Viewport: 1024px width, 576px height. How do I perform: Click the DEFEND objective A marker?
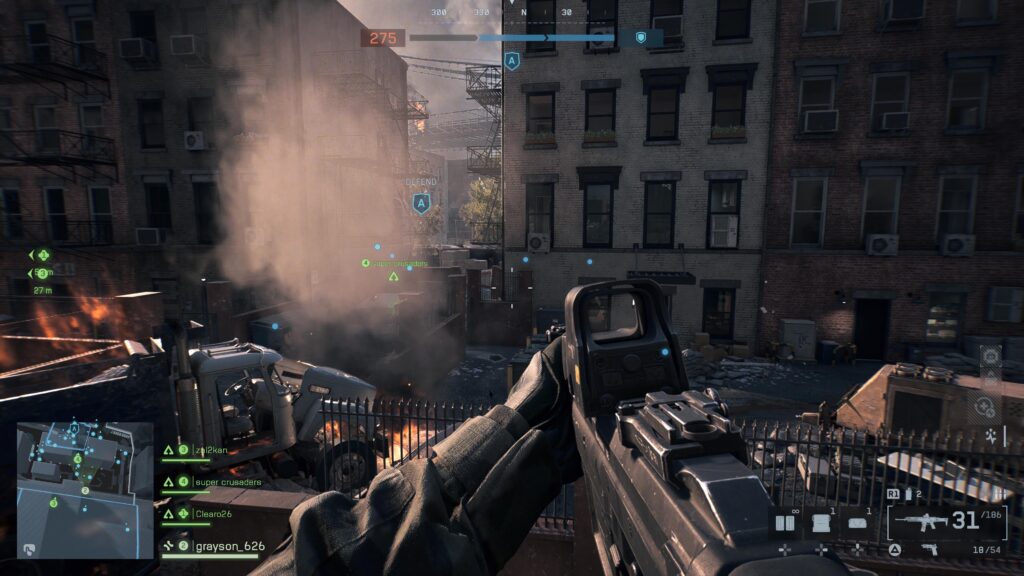(x=421, y=202)
